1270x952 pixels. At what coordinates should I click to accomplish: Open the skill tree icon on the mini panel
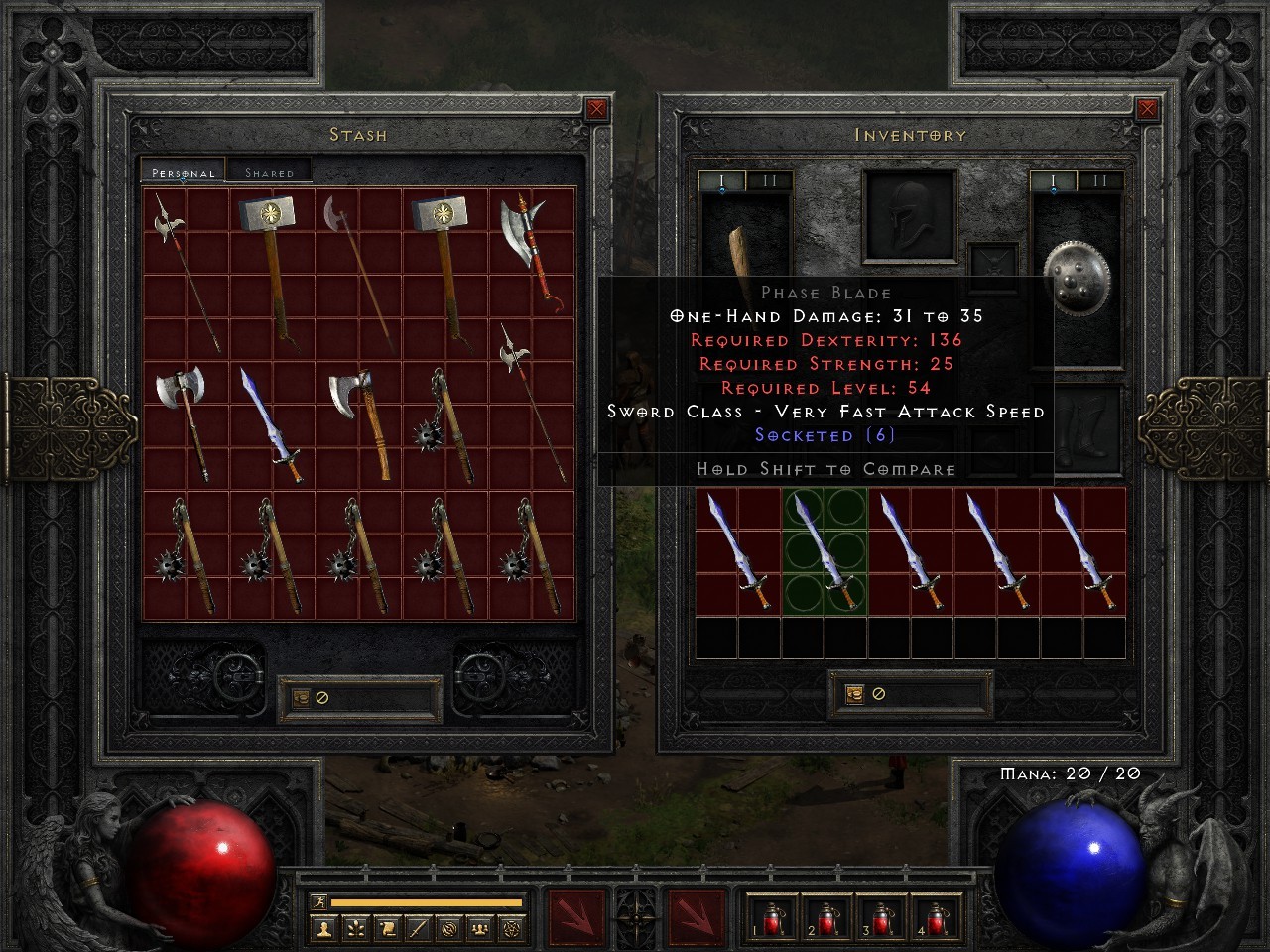tap(355, 930)
